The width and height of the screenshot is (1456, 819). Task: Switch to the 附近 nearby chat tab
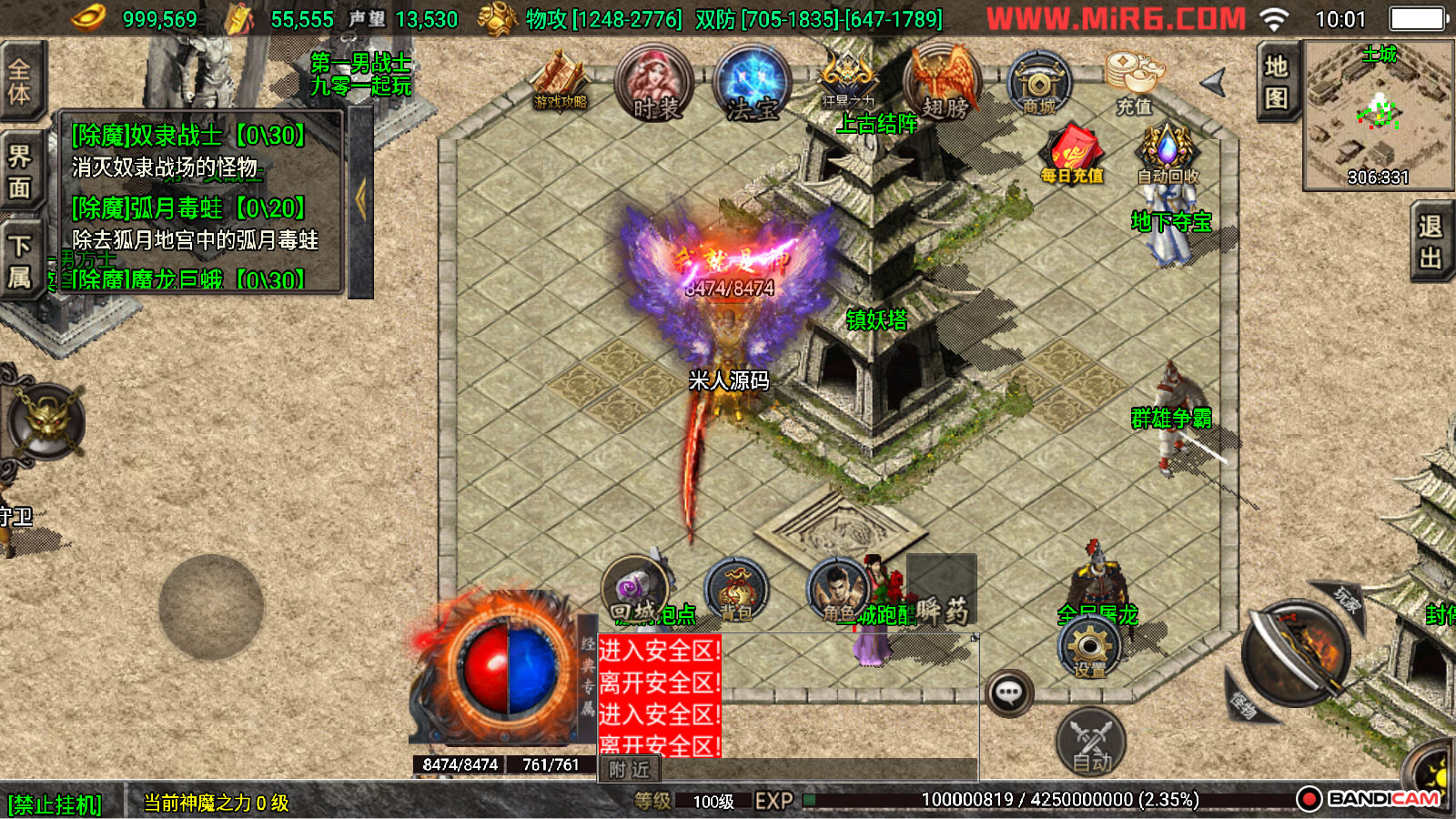[630, 770]
